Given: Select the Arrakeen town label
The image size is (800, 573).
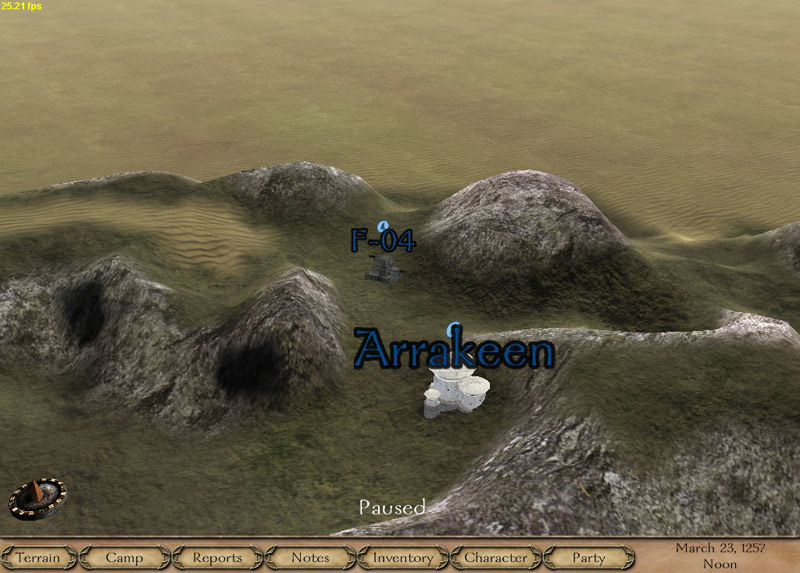Looking at the screenshot, I should click(x=455, y=352).
